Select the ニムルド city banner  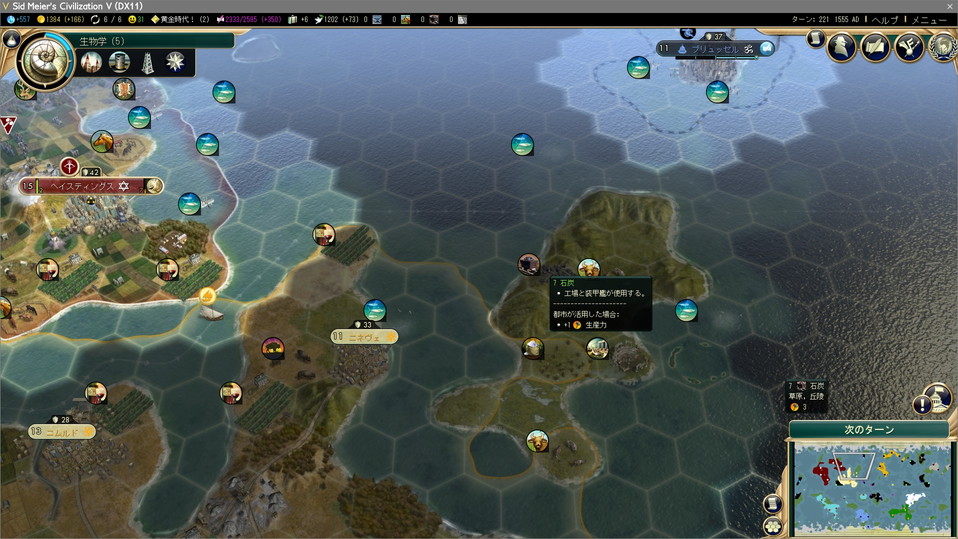click(x=62, y=432)
